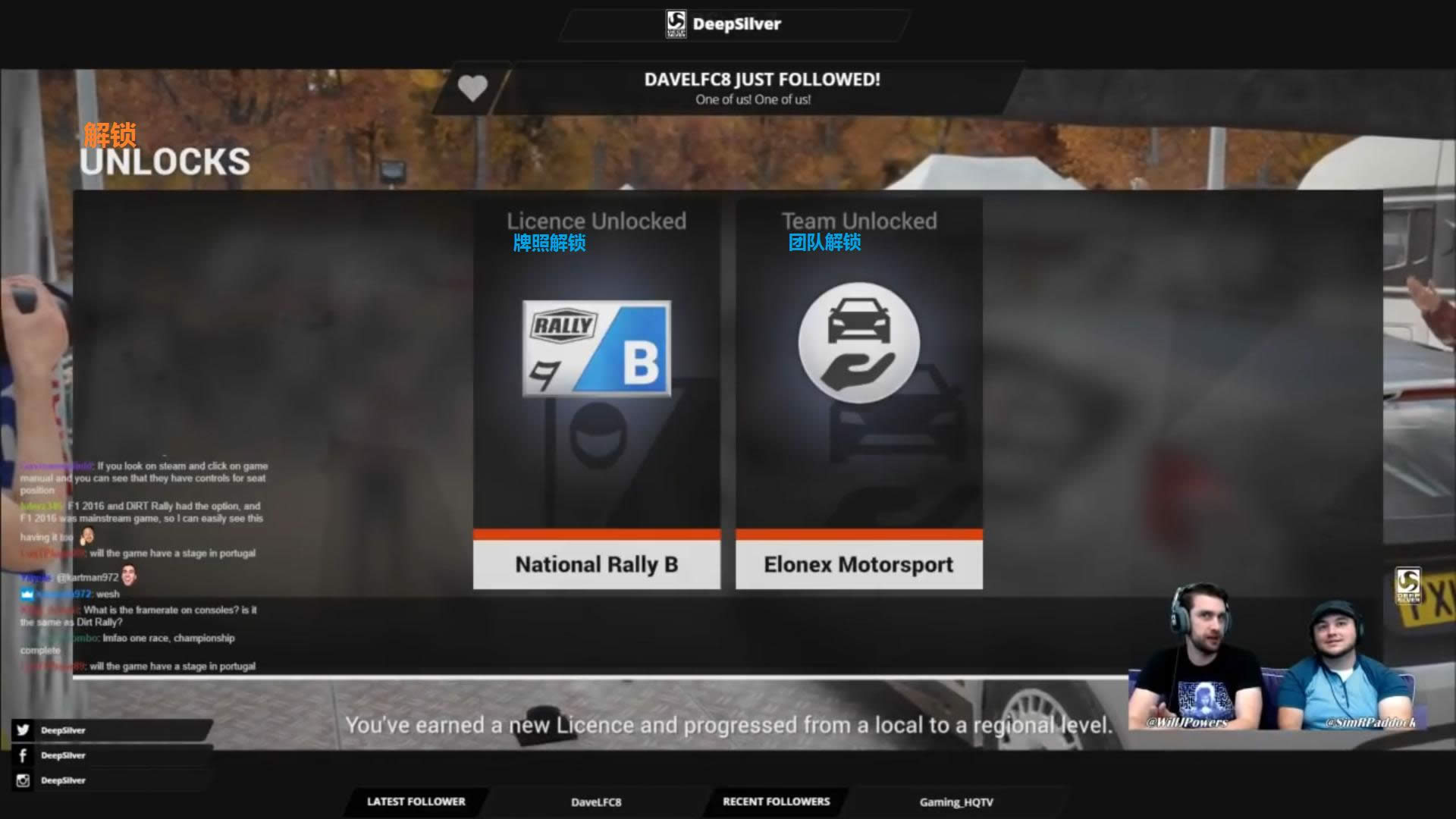The image size is (1456, 819).
Task: Open the DeepSilver Facebook link
Action: [62, 755]
